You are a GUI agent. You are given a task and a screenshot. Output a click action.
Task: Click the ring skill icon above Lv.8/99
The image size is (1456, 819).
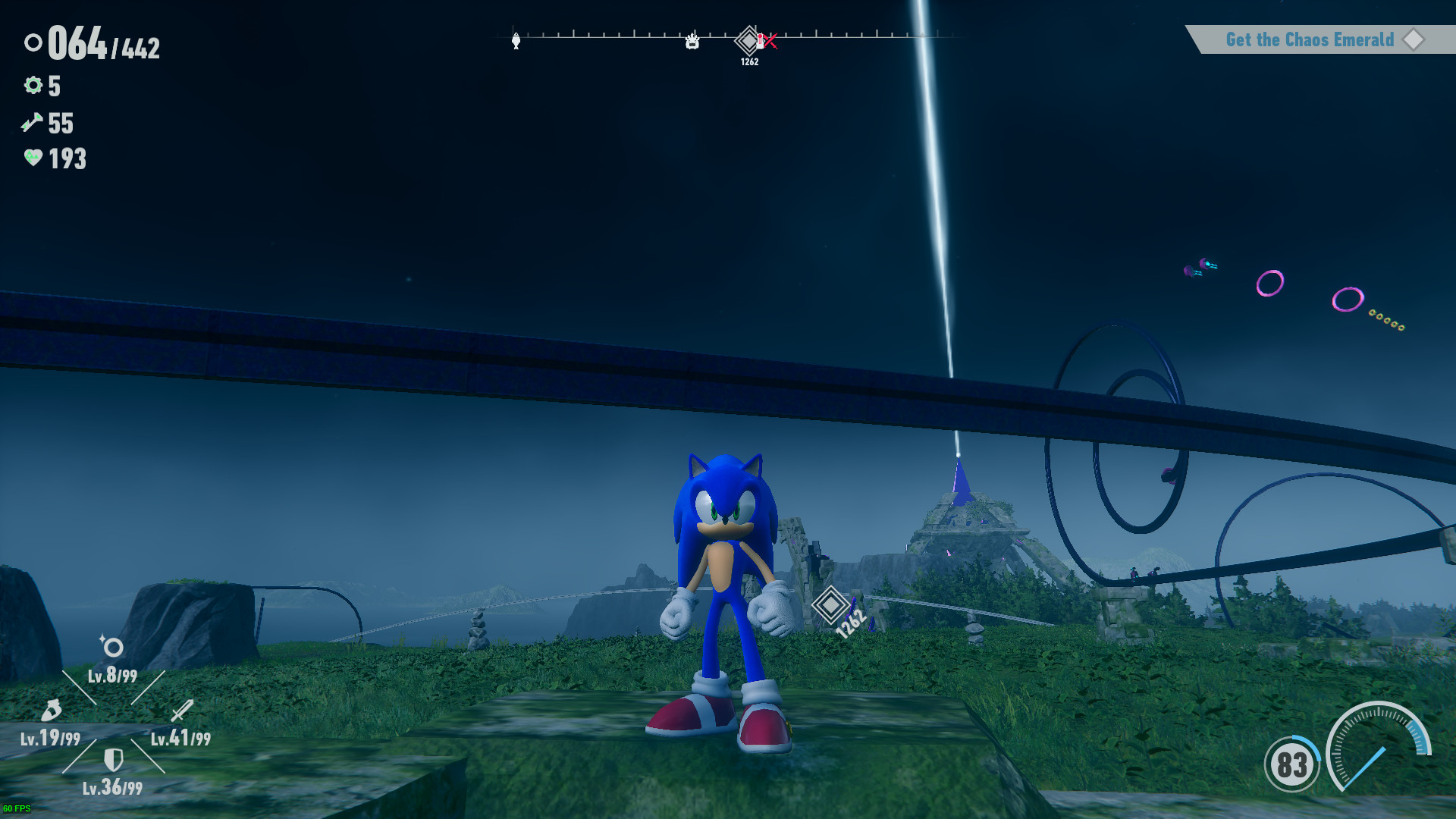(x=112, y=647)
